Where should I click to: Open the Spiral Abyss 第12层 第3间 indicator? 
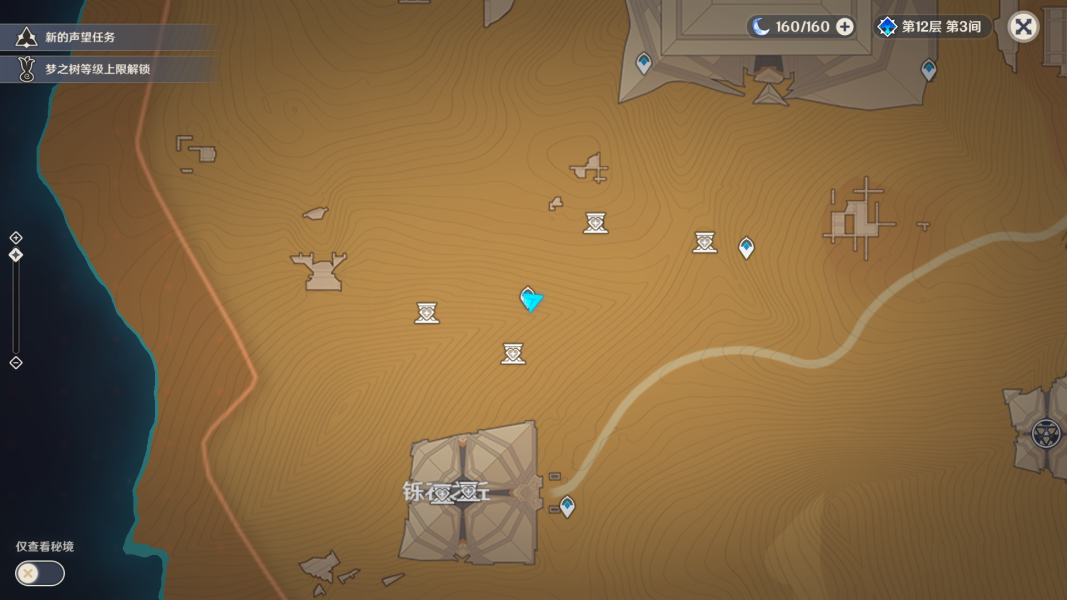(x=930, y=27)
